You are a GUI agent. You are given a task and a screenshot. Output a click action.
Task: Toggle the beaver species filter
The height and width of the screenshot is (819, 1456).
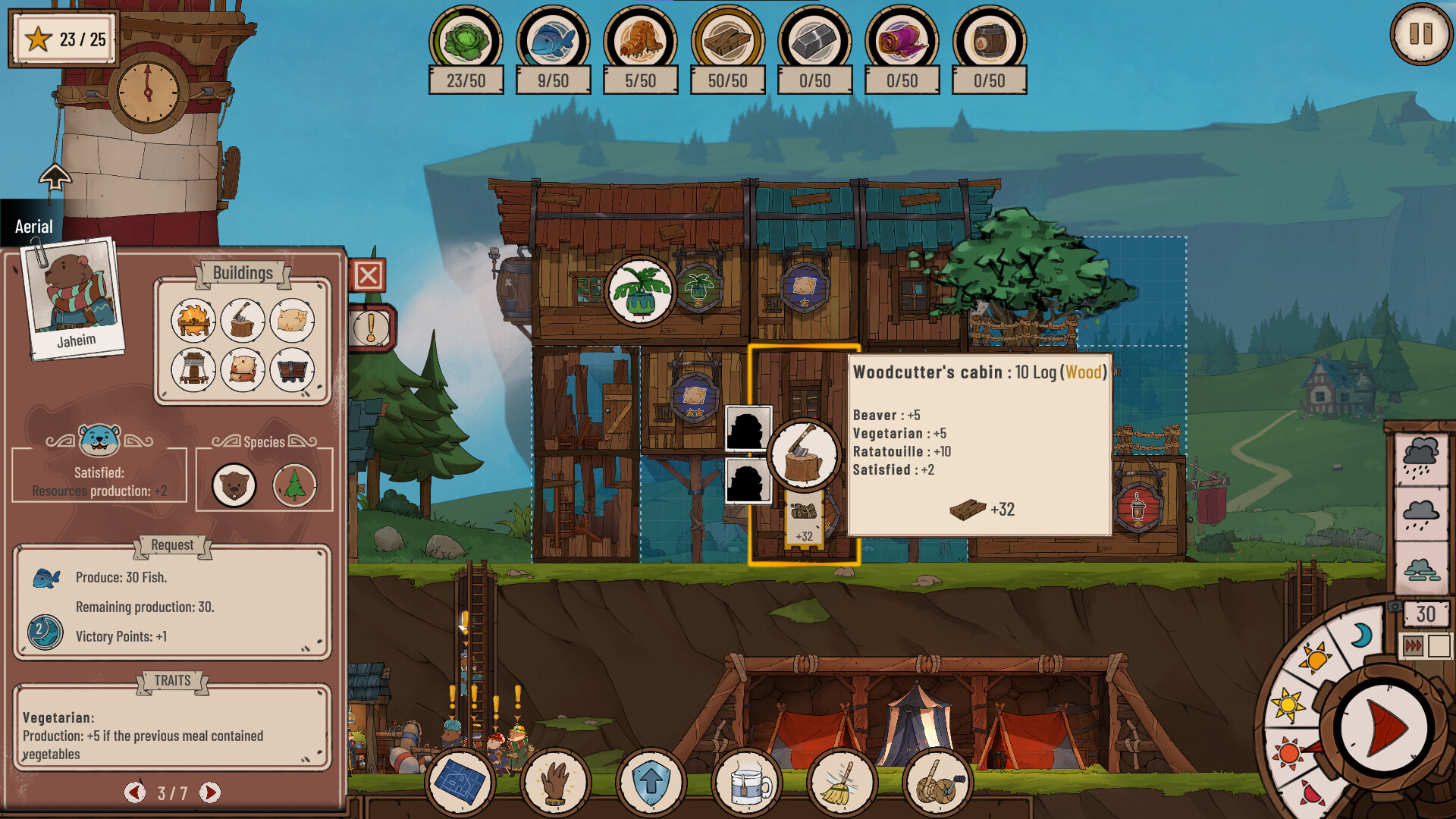pyautogui.click(x=234, y=485)
